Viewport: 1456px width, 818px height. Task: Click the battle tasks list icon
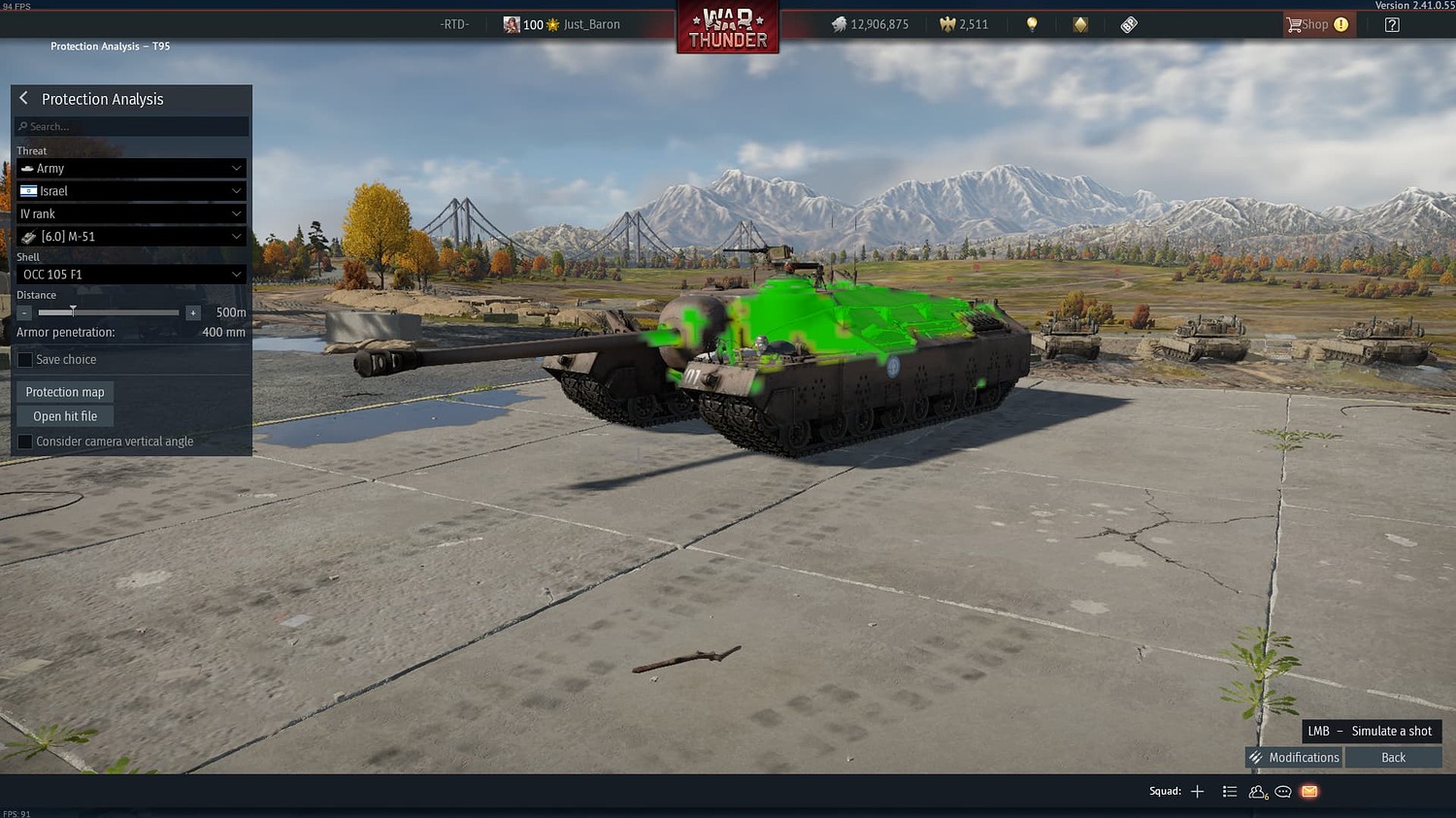1229,792
